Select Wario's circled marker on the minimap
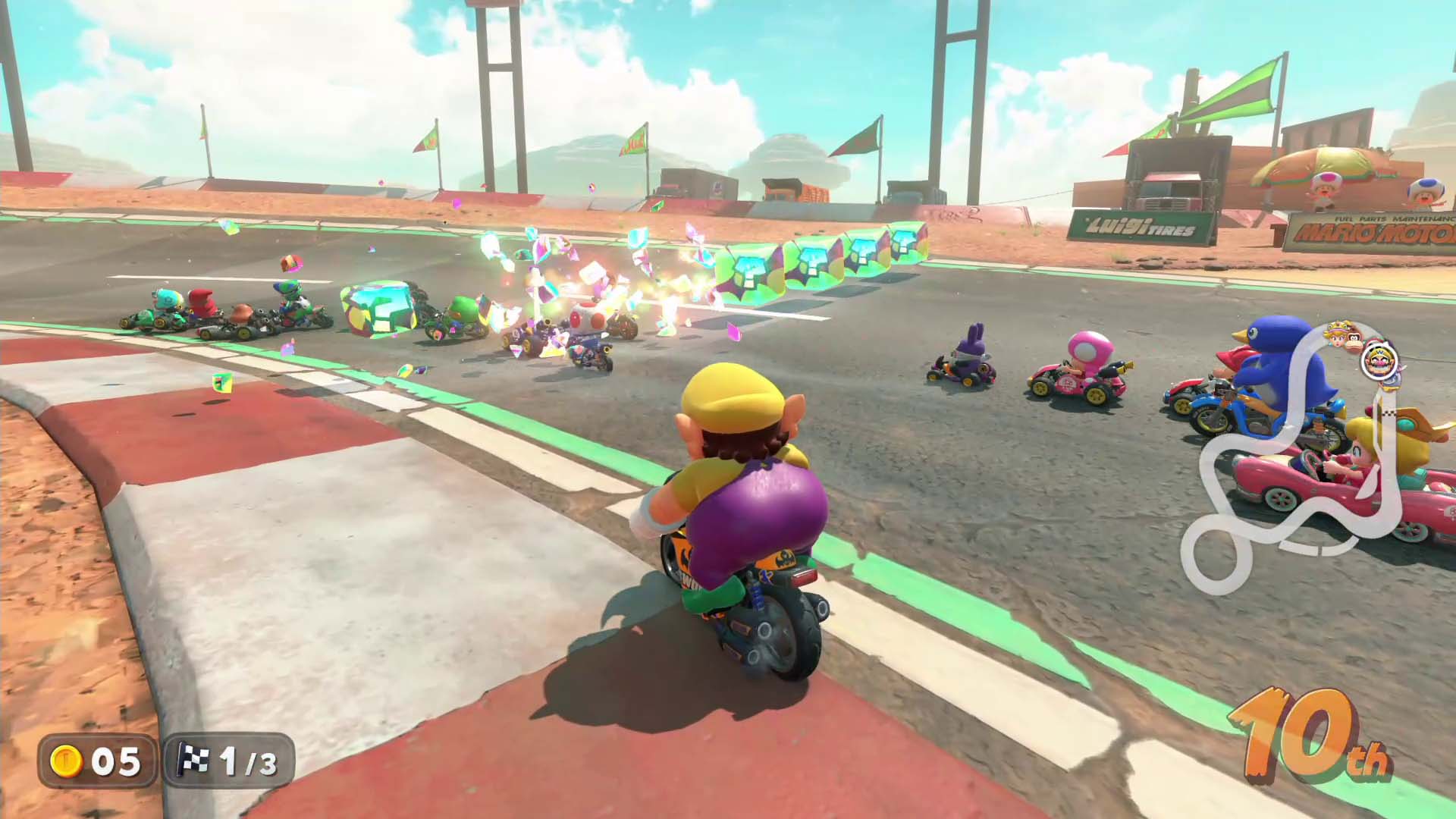 [1377, 360]
